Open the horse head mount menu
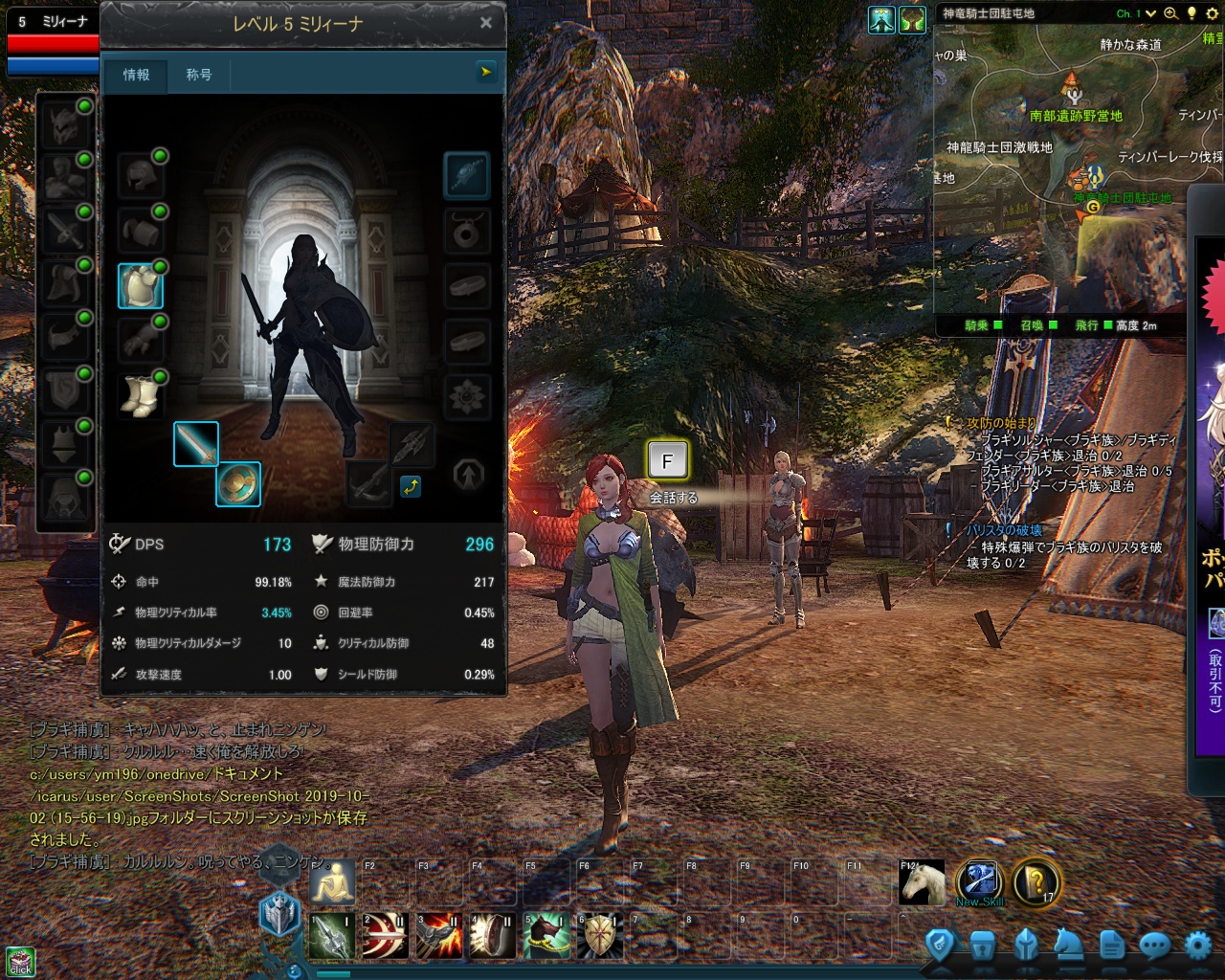This screenshot has width=1225, height=980. [x=1068, y=947]
